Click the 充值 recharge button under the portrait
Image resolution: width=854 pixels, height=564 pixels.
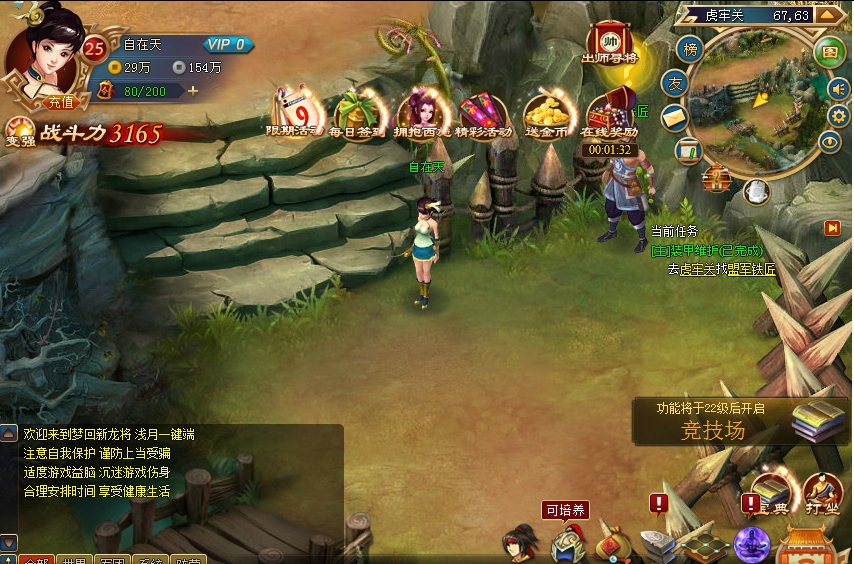click(60, 100)
